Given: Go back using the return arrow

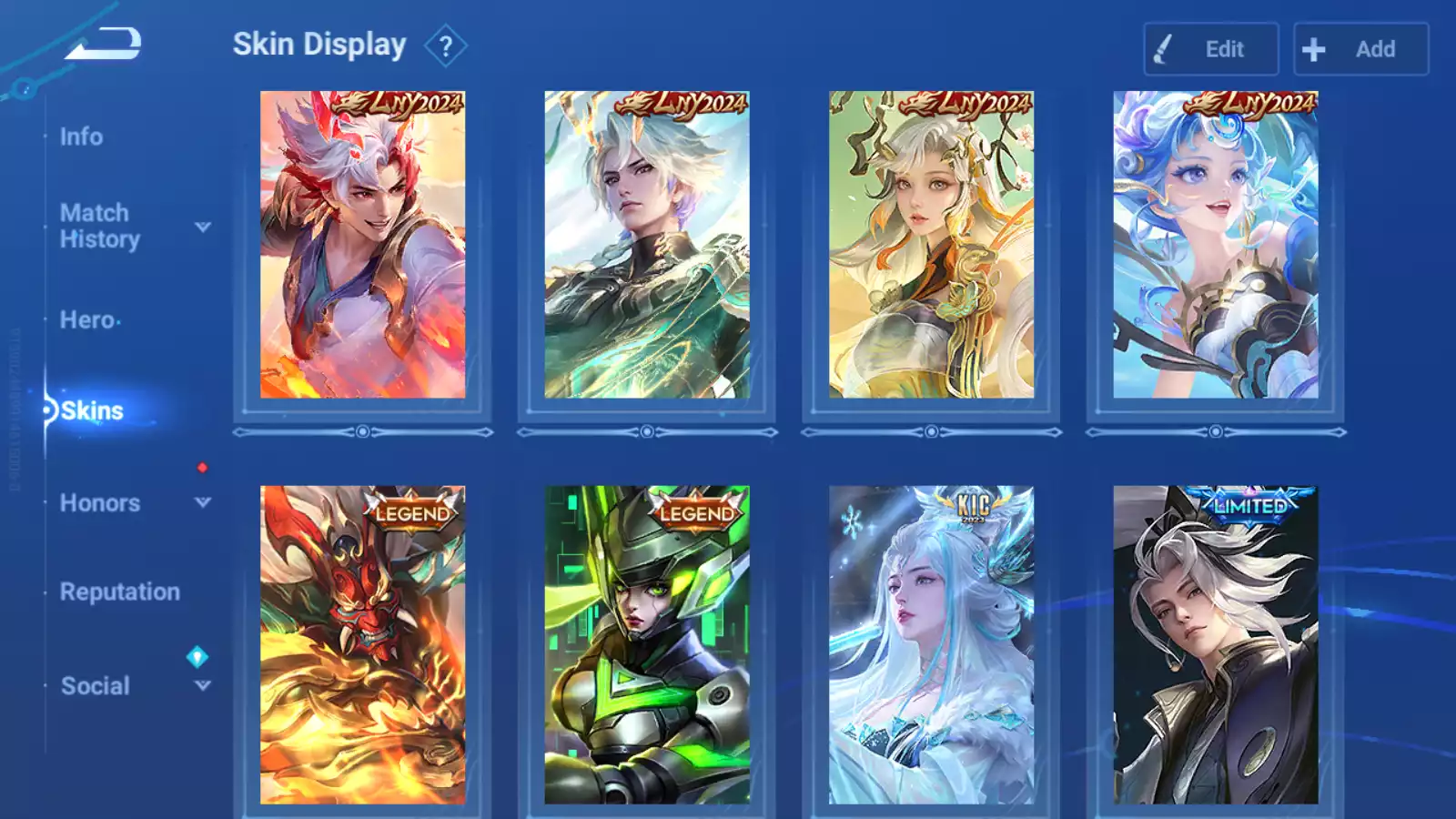Looking at the screenshot, I should click(x=103, y=43).
